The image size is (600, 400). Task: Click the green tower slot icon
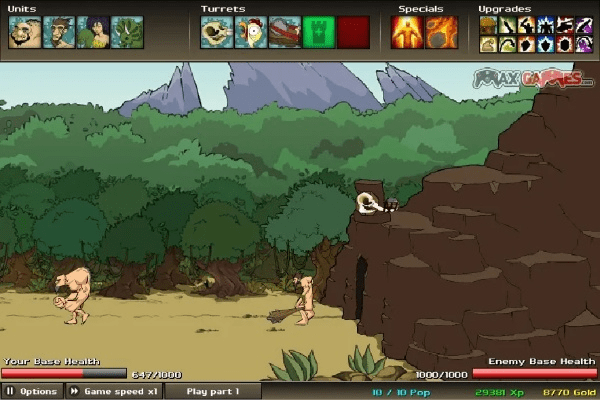point(319,32)
